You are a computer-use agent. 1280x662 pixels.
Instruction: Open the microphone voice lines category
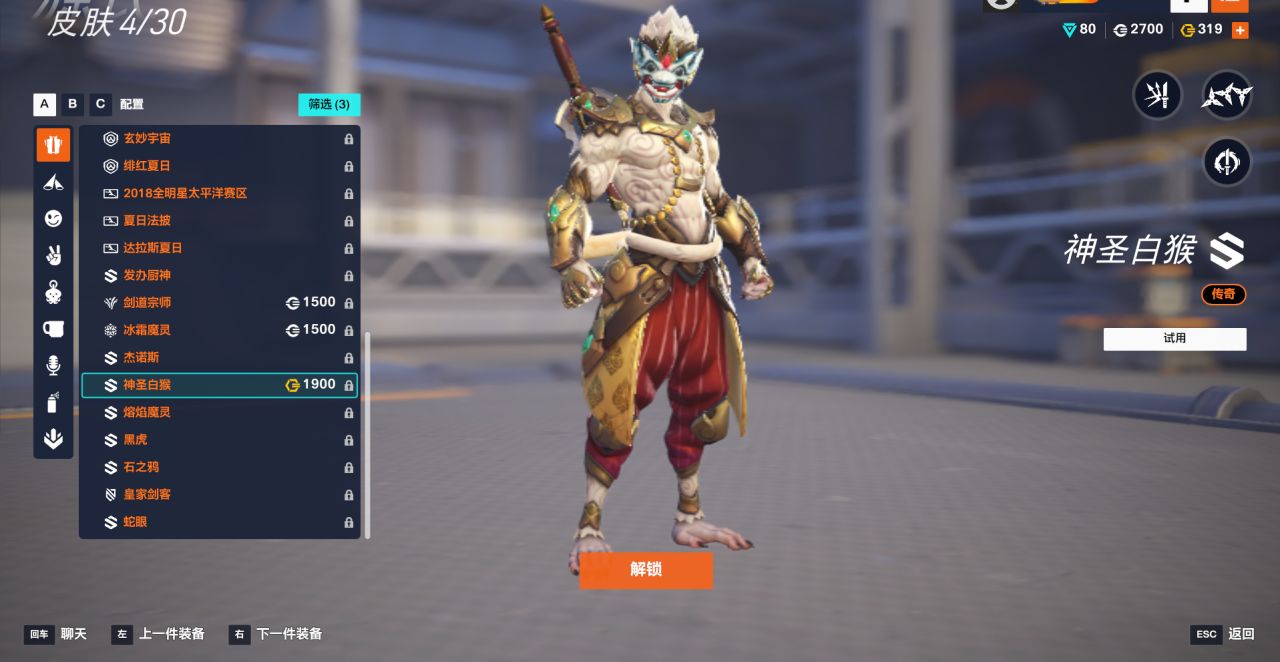[x=54, y=366]
